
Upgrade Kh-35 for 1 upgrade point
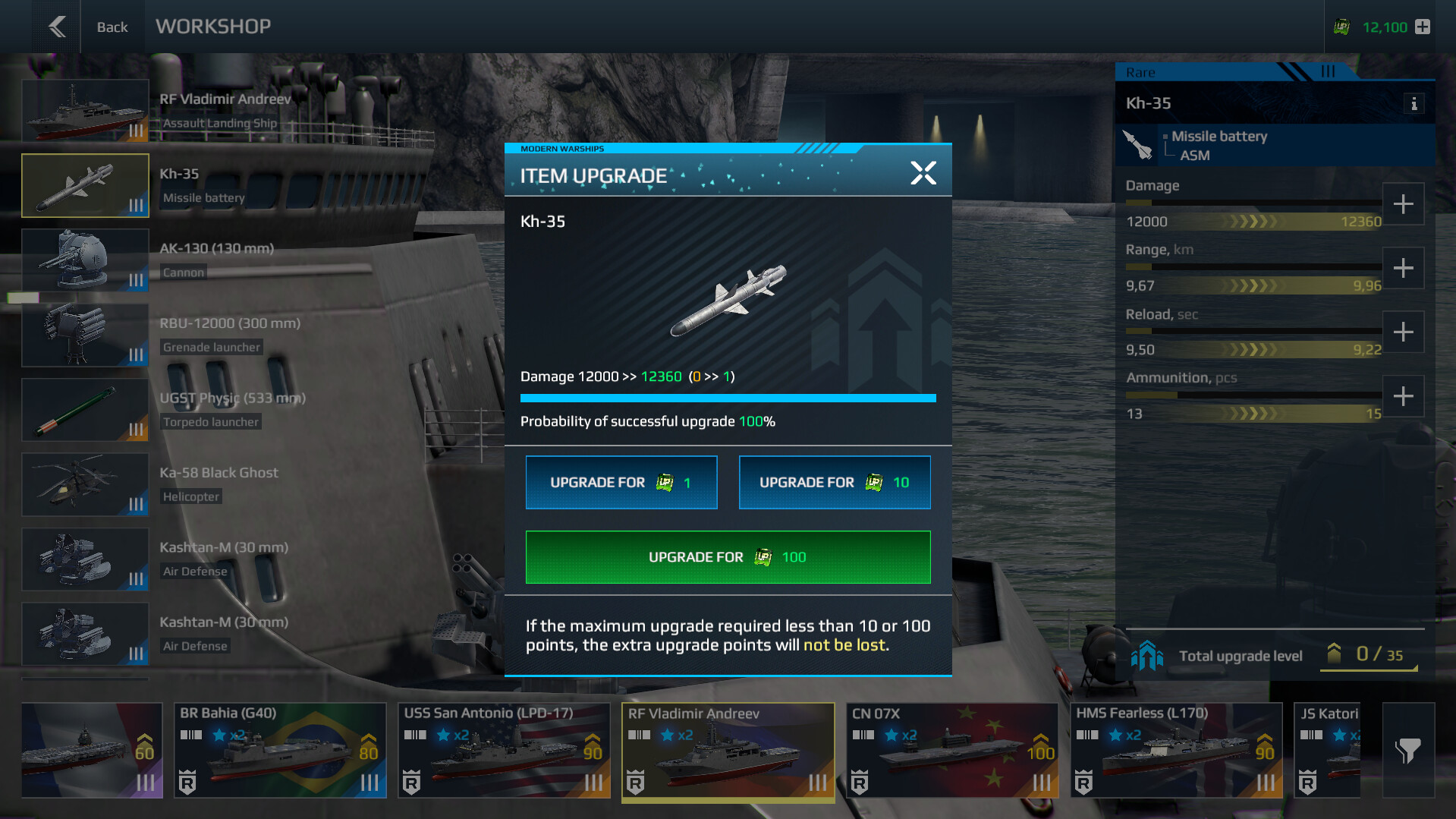tap(621, 482)
